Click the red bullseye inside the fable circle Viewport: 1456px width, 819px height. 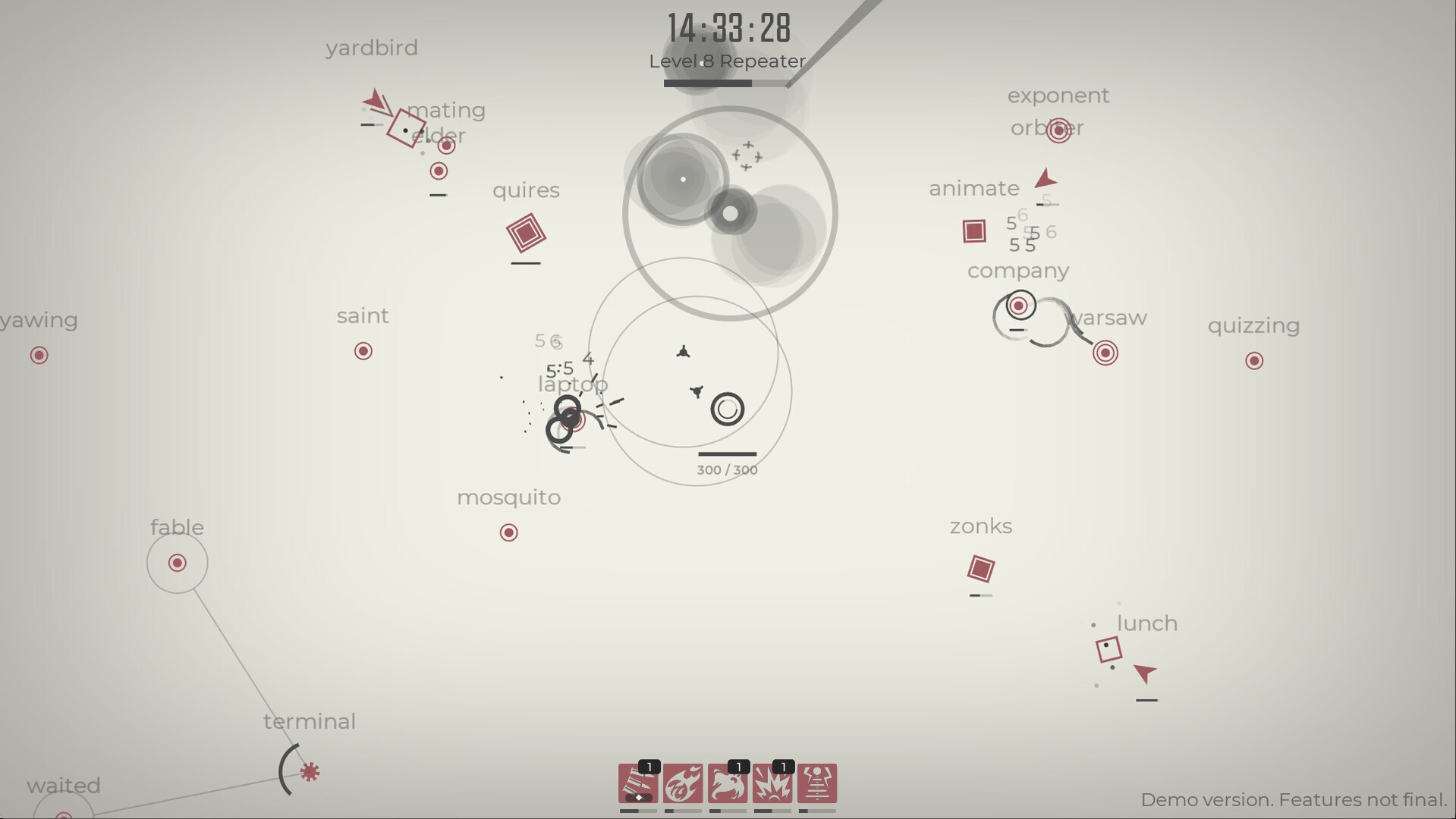coord(177,563)
